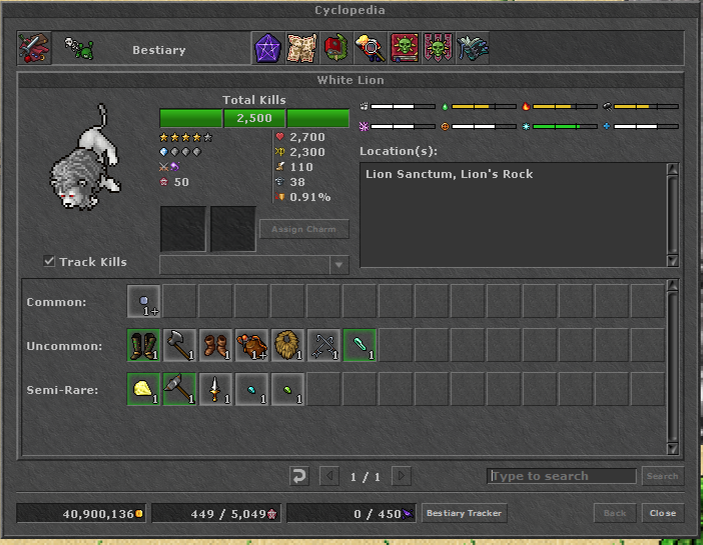Click the brown leather boots loot slot

216,345
